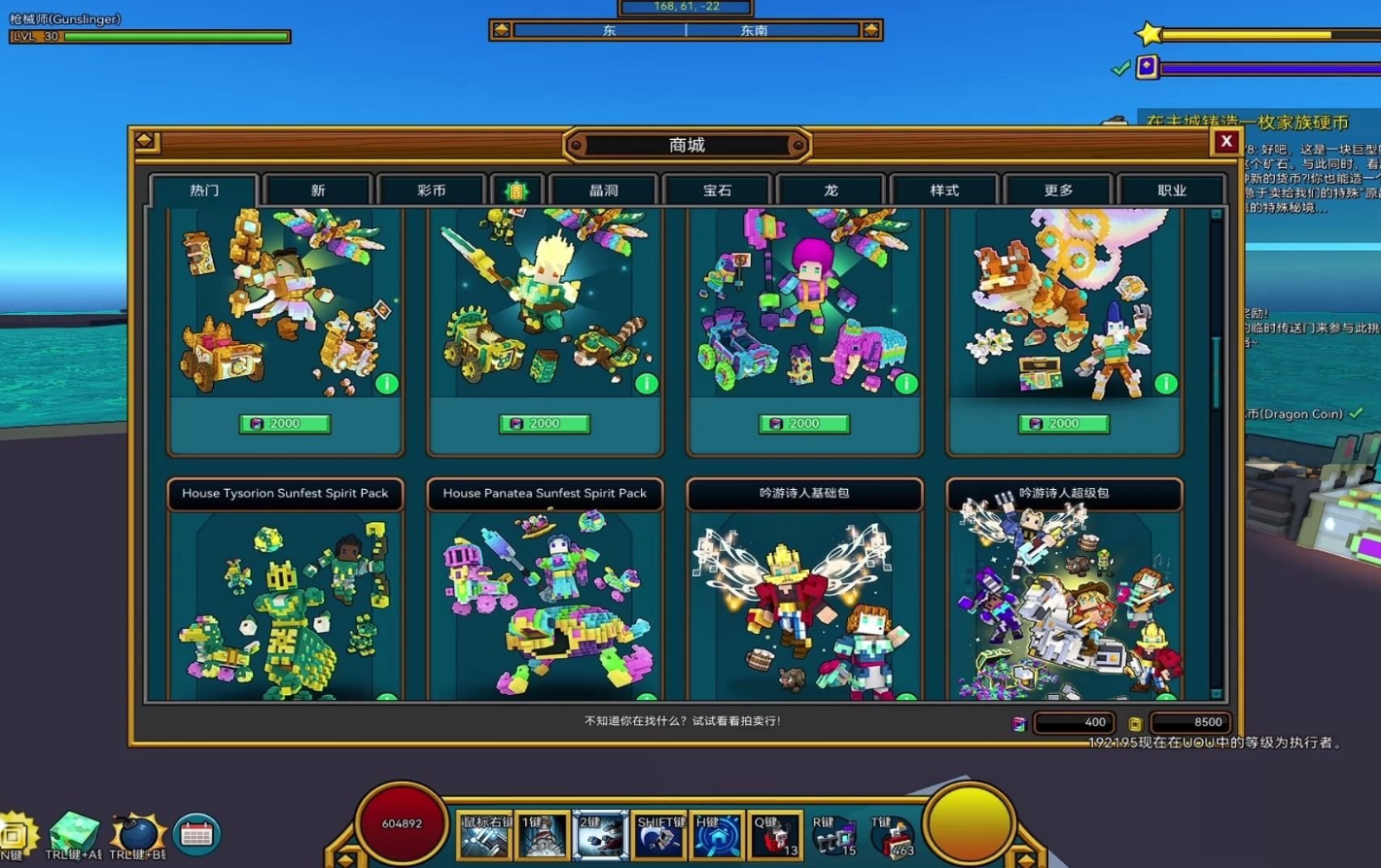Open the 新 tab
The width and height of the screenshot is (1381, 868).
click(x=318, y=191)
